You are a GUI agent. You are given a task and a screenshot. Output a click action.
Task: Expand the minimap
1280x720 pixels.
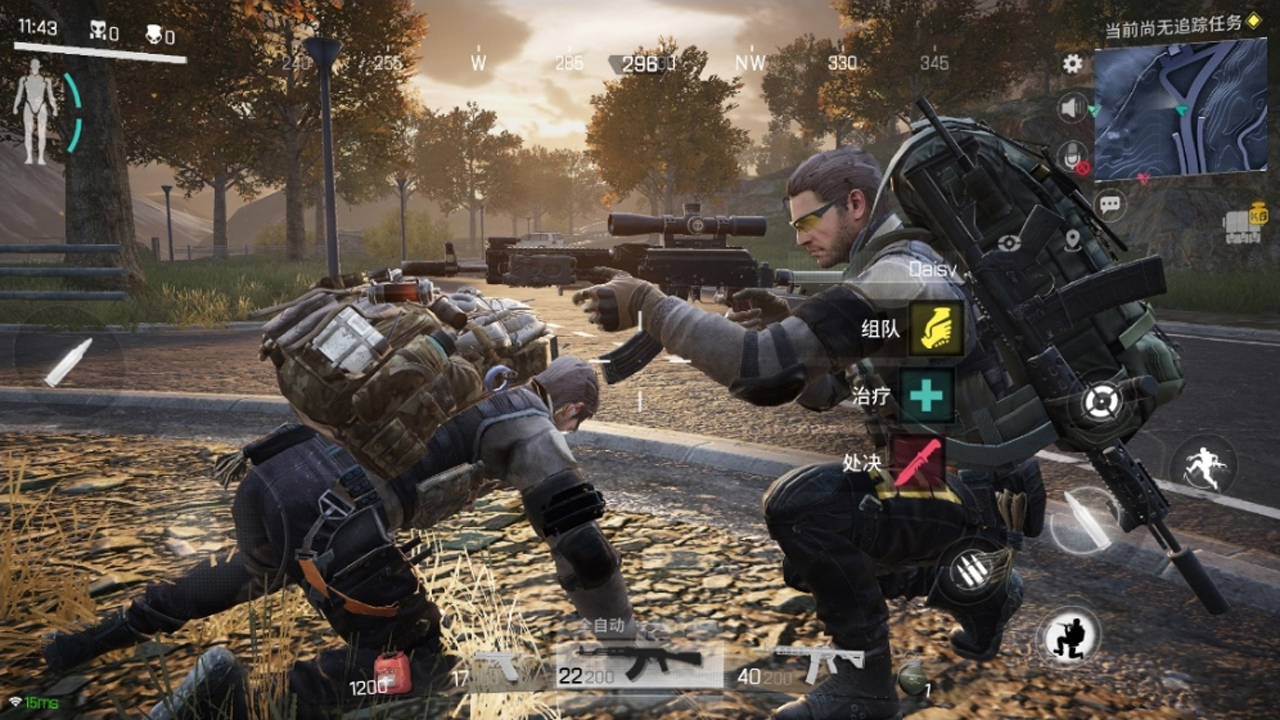point(1180,110)
